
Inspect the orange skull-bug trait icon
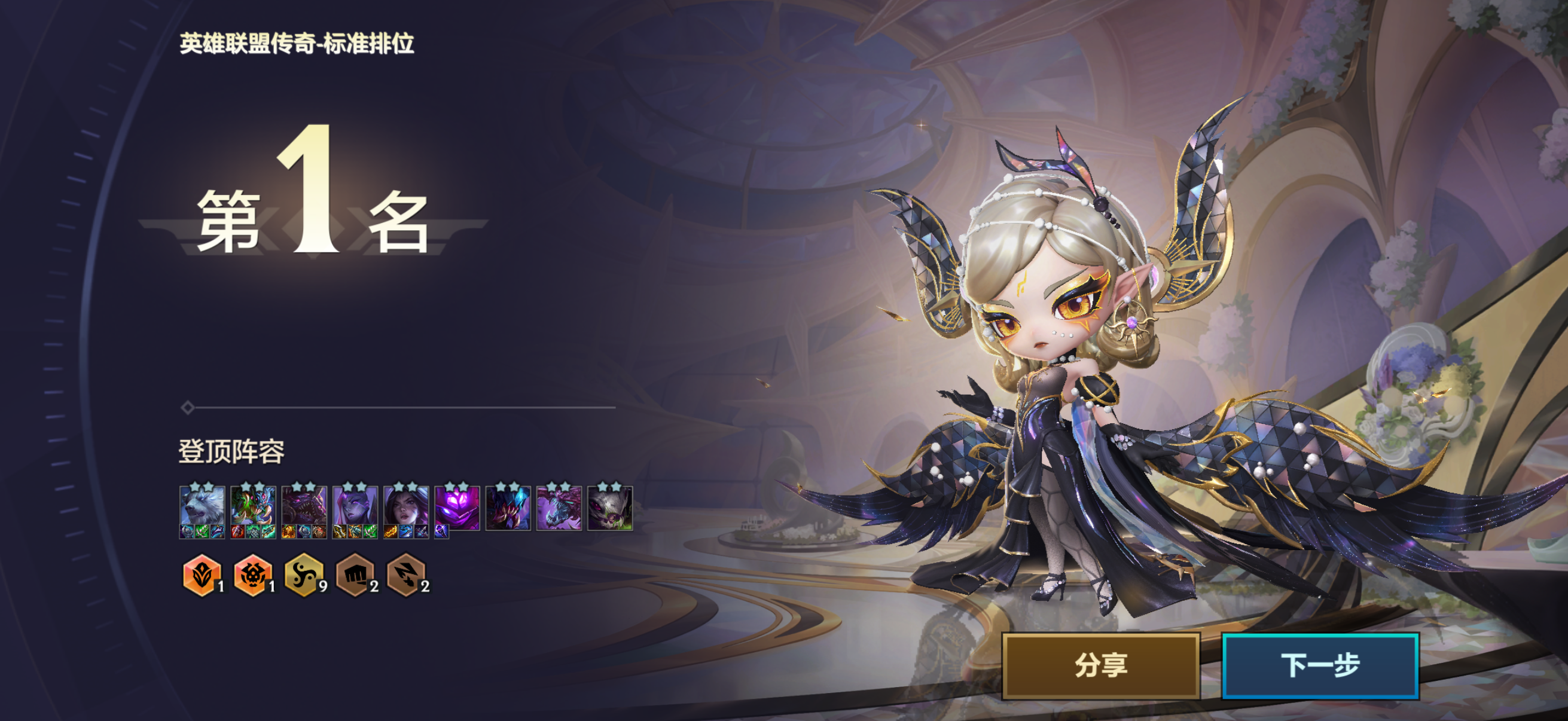point(252,574)
